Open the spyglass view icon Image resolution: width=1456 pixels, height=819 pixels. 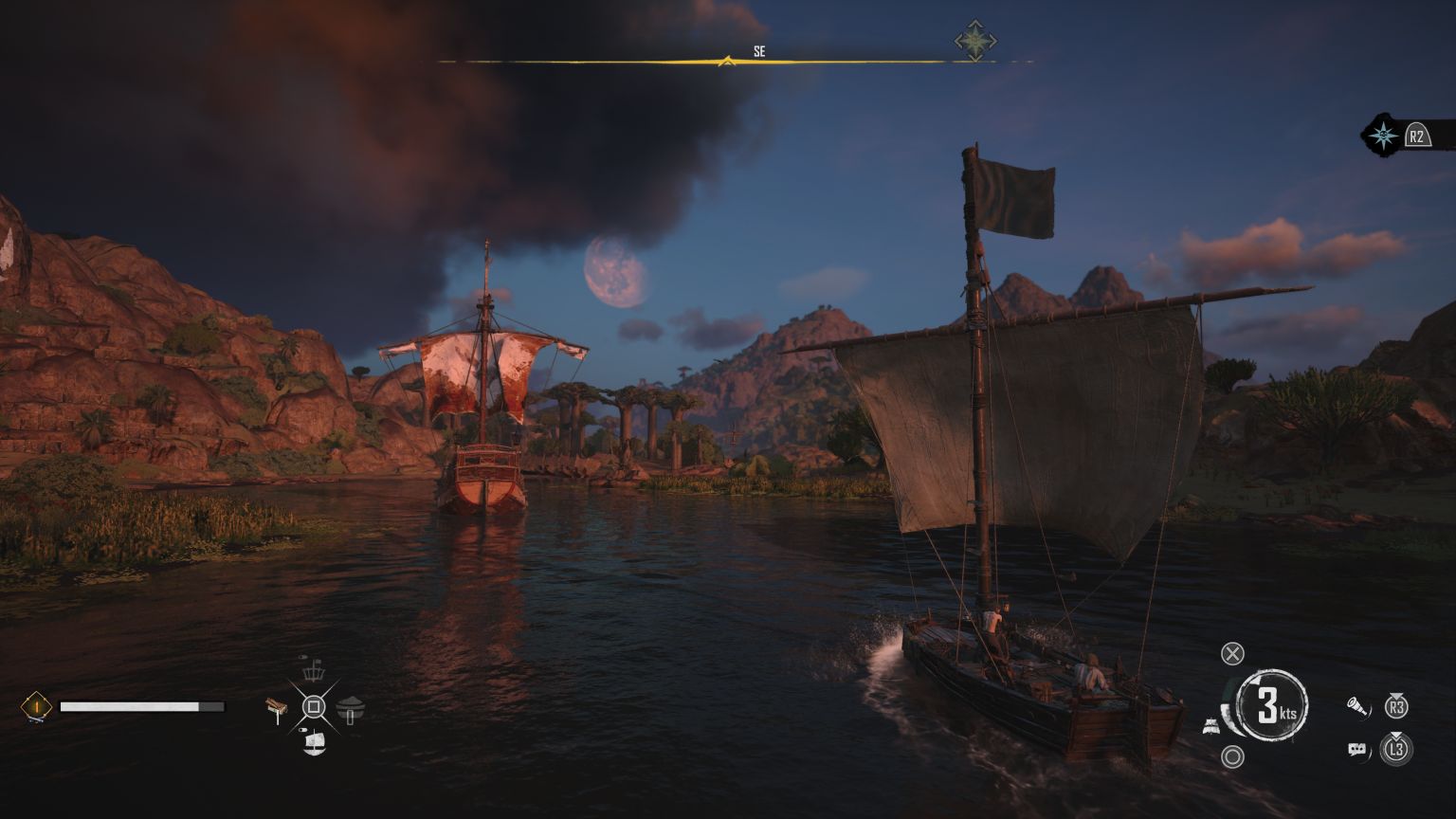point(1357,706)
